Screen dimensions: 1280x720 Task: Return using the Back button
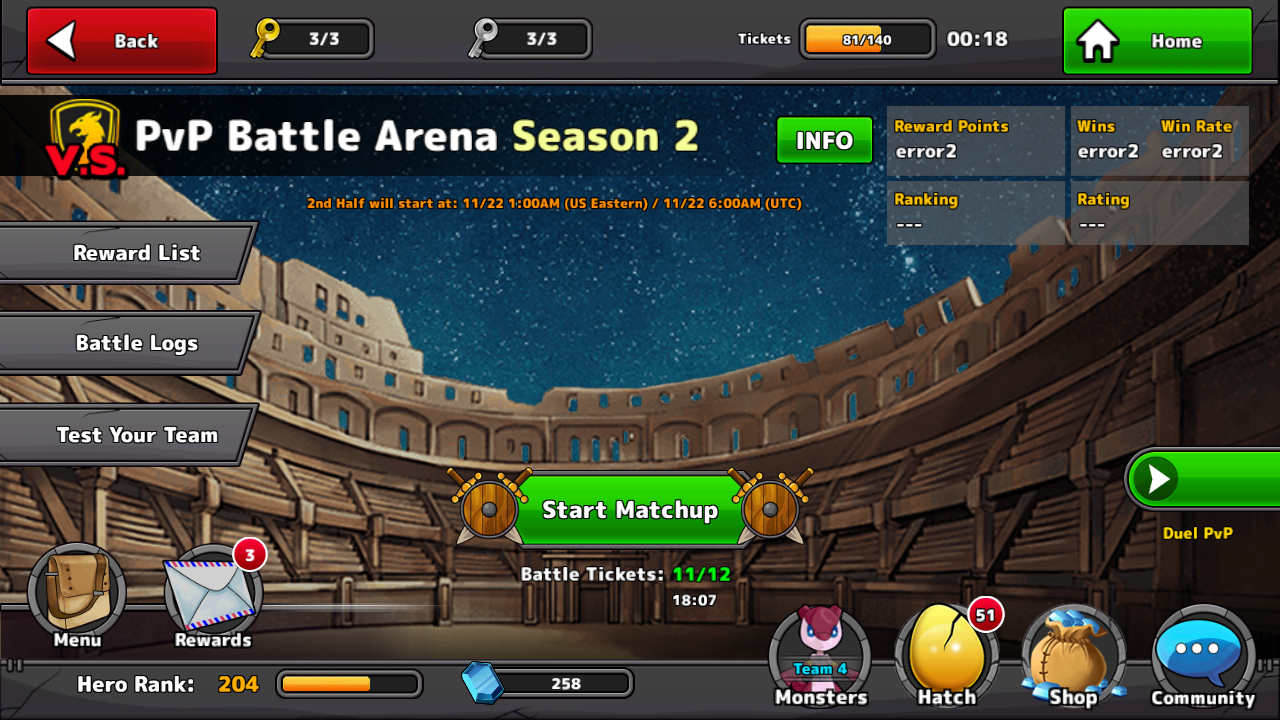click(120, 40)
